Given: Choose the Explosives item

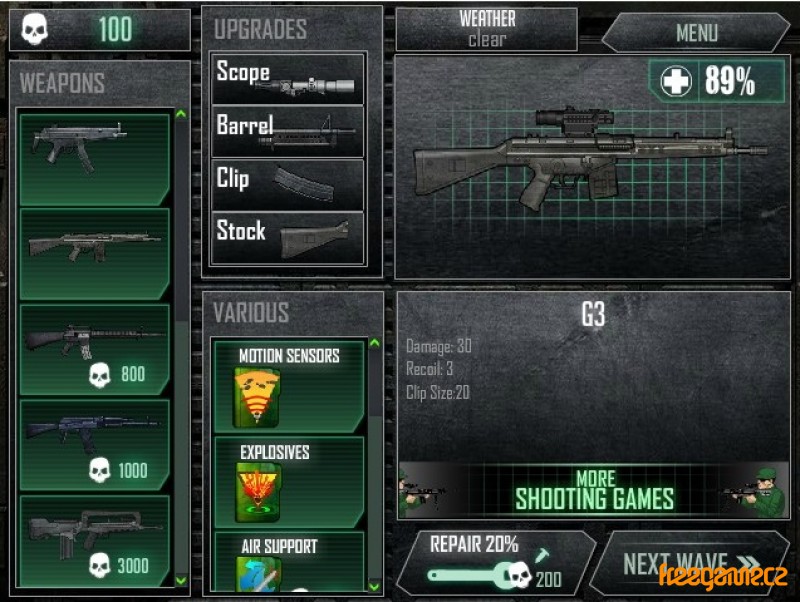Looking at the screenshot, I should [x=288, y=482].
